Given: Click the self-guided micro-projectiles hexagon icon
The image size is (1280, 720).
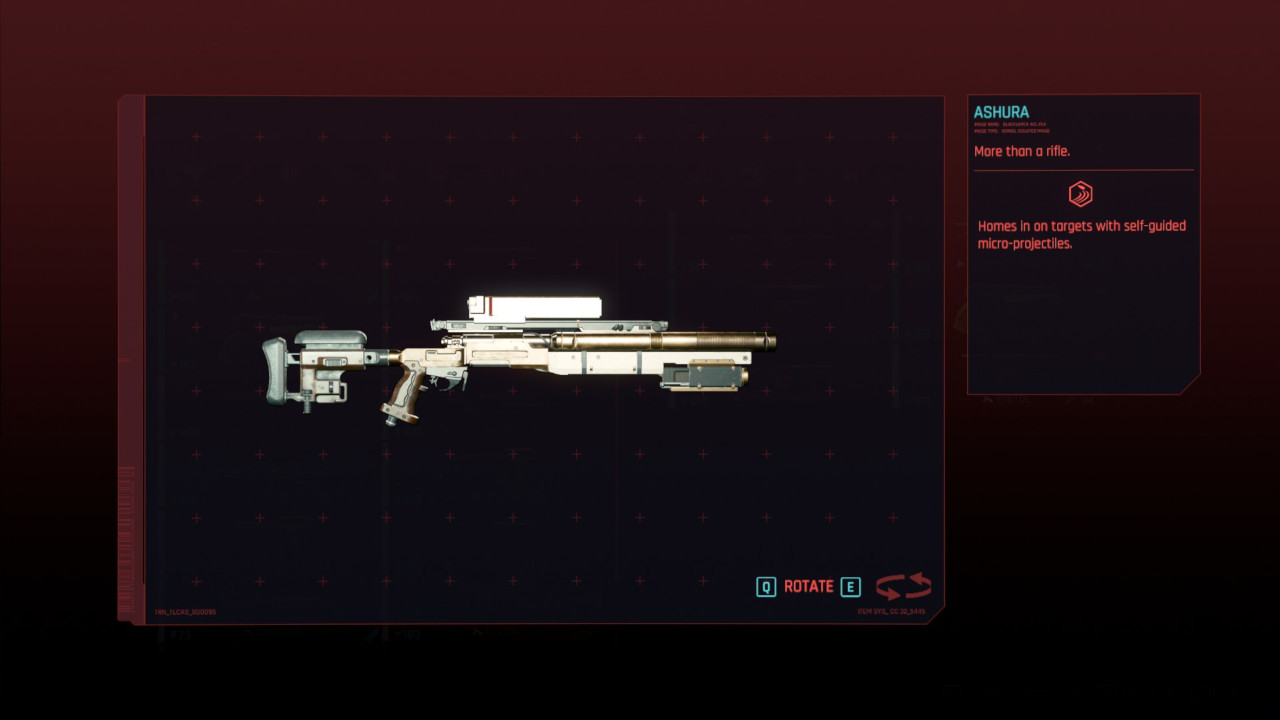Looking at the screenshot, I should point(1083,194).
